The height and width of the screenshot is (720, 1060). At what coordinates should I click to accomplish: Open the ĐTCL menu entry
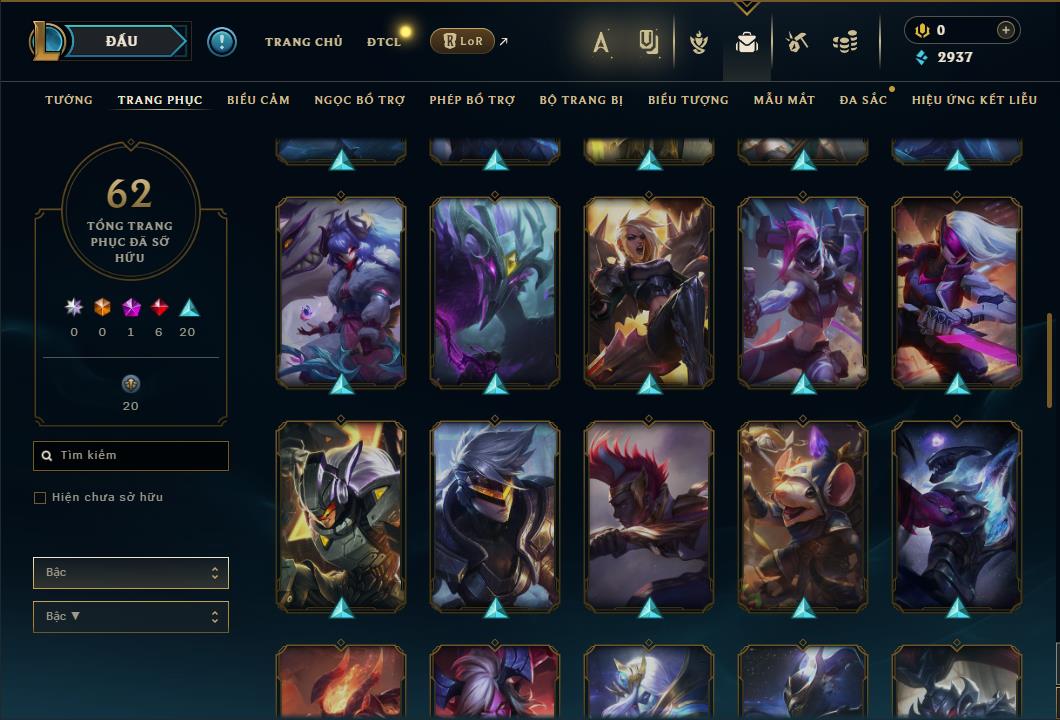(383, 42)
